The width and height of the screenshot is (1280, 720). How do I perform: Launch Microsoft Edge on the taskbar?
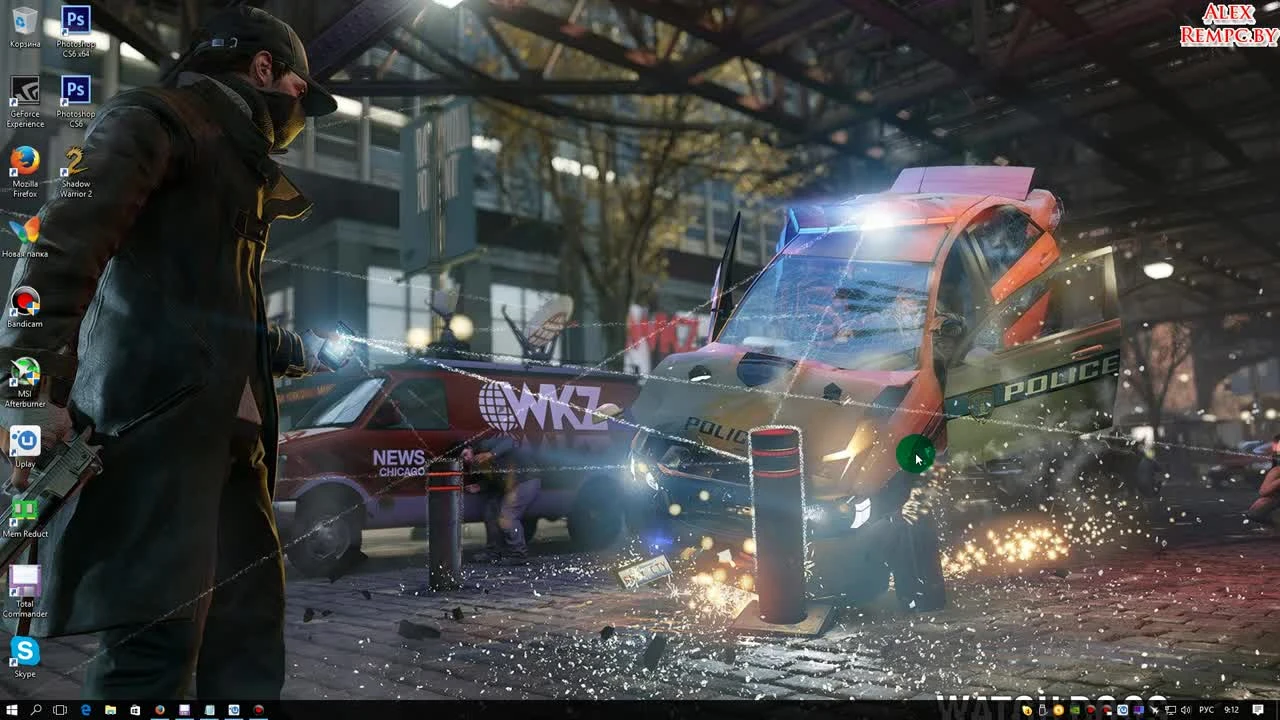click(x=86, y=711)
